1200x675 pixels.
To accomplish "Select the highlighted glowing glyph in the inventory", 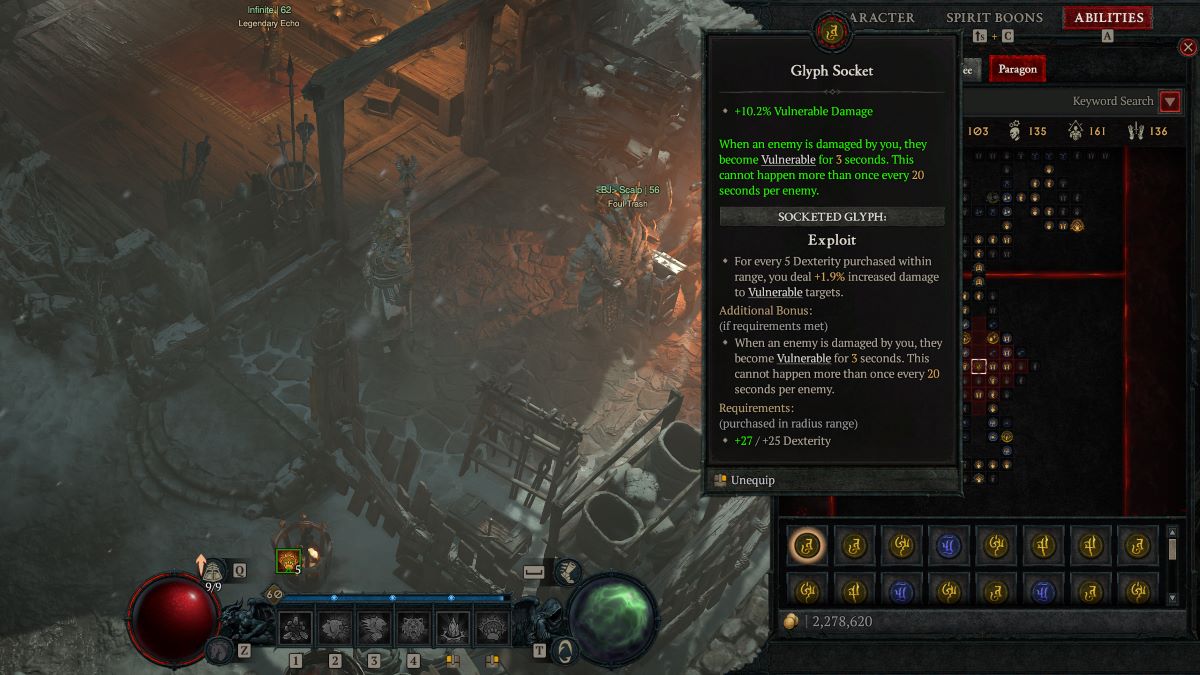I will point(806,545).
